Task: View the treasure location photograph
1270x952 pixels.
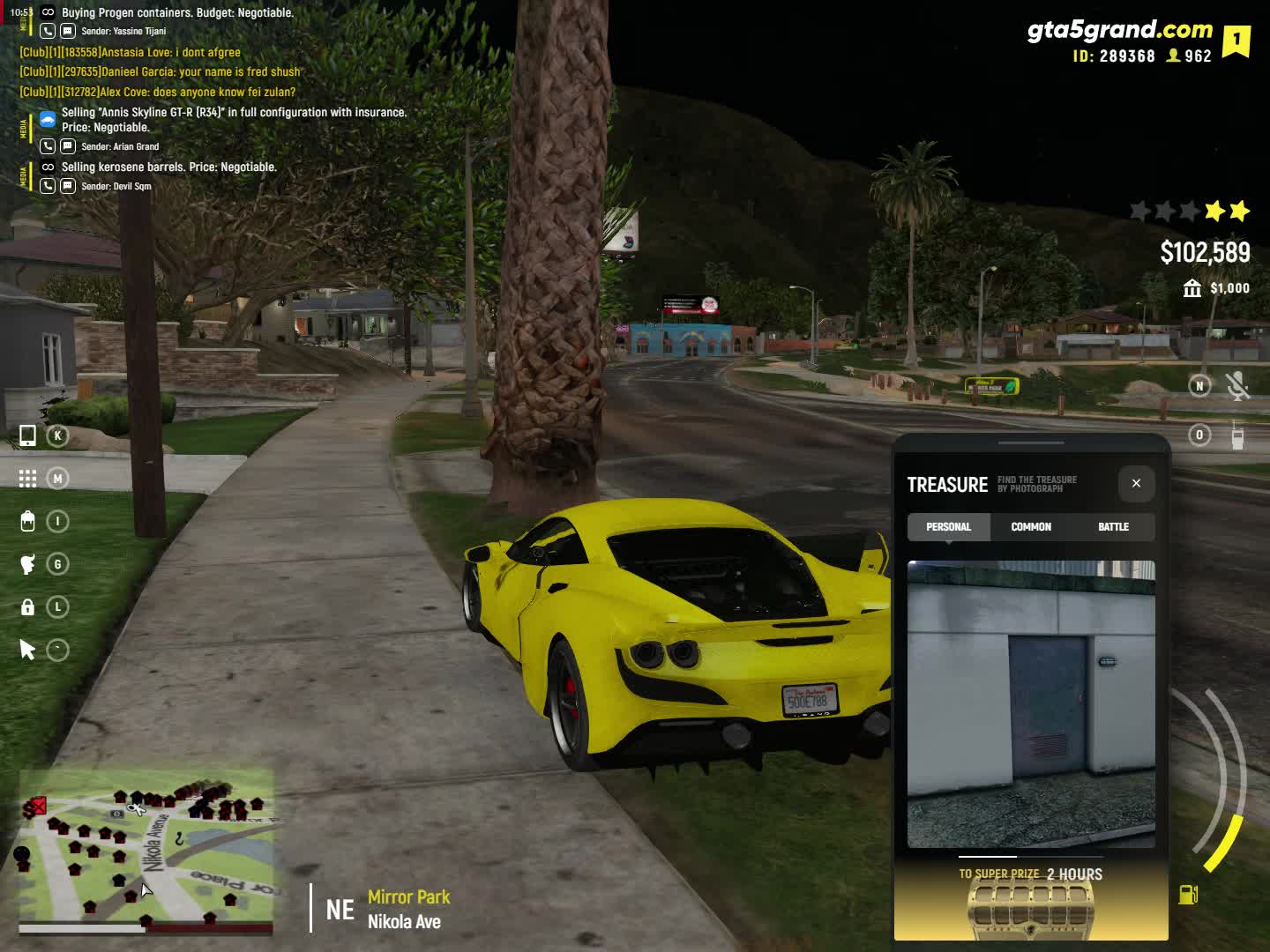Action: coord(1031,703)
